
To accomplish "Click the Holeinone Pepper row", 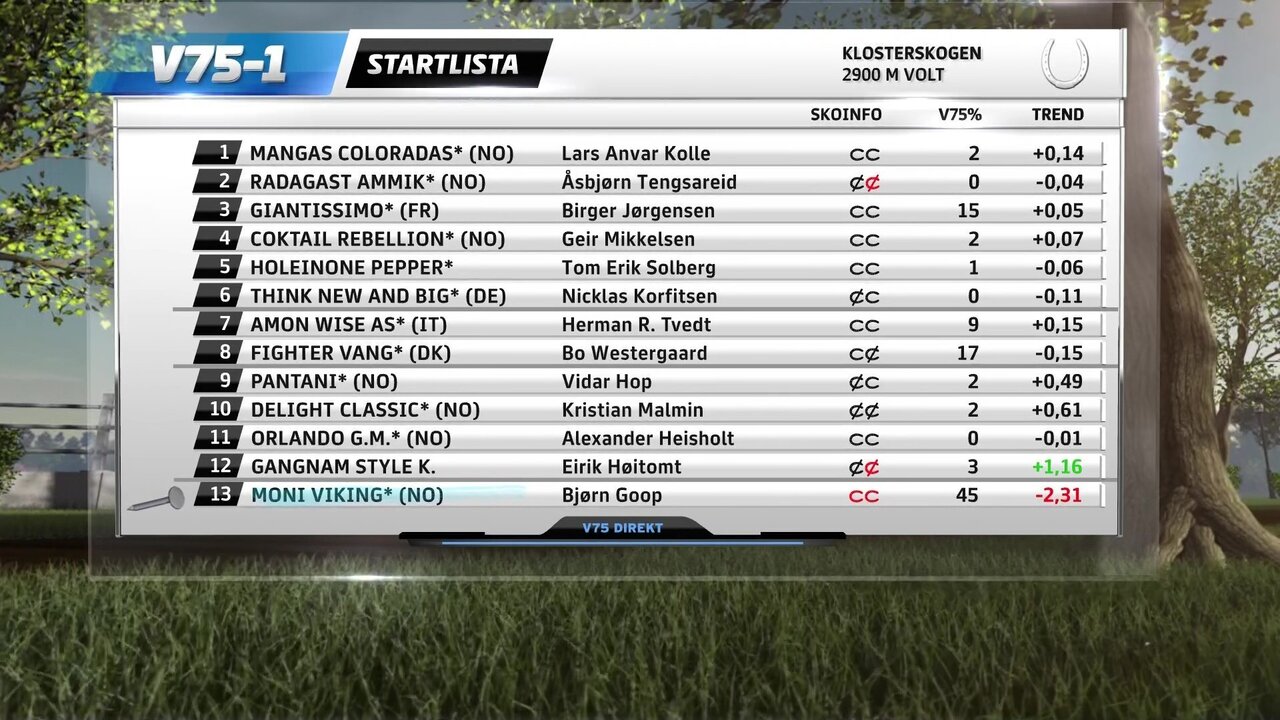I will [x=351, y=268].
